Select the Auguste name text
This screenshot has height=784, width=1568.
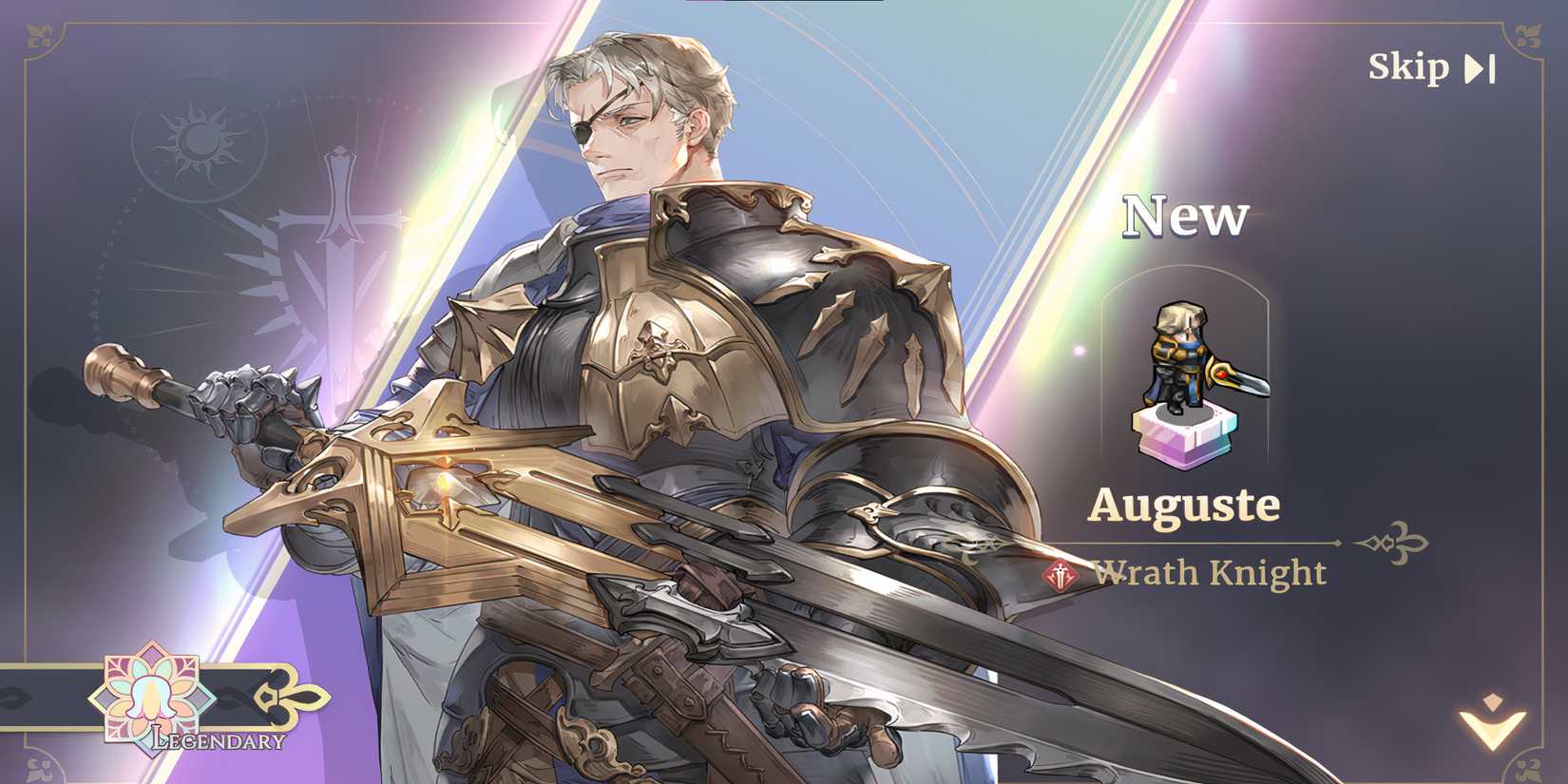click(x=1186, y=507)
